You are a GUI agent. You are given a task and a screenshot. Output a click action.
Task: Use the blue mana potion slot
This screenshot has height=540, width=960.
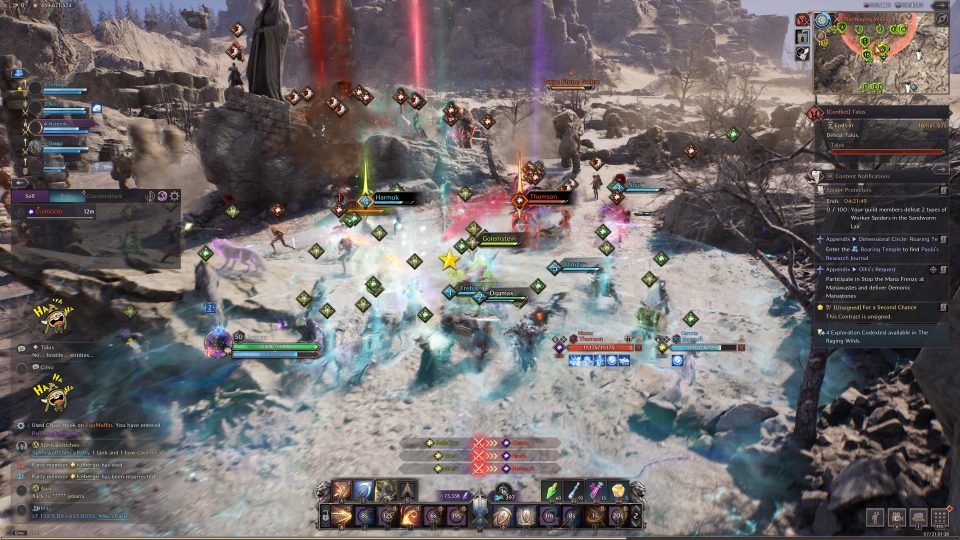click(x=578, y=490)
